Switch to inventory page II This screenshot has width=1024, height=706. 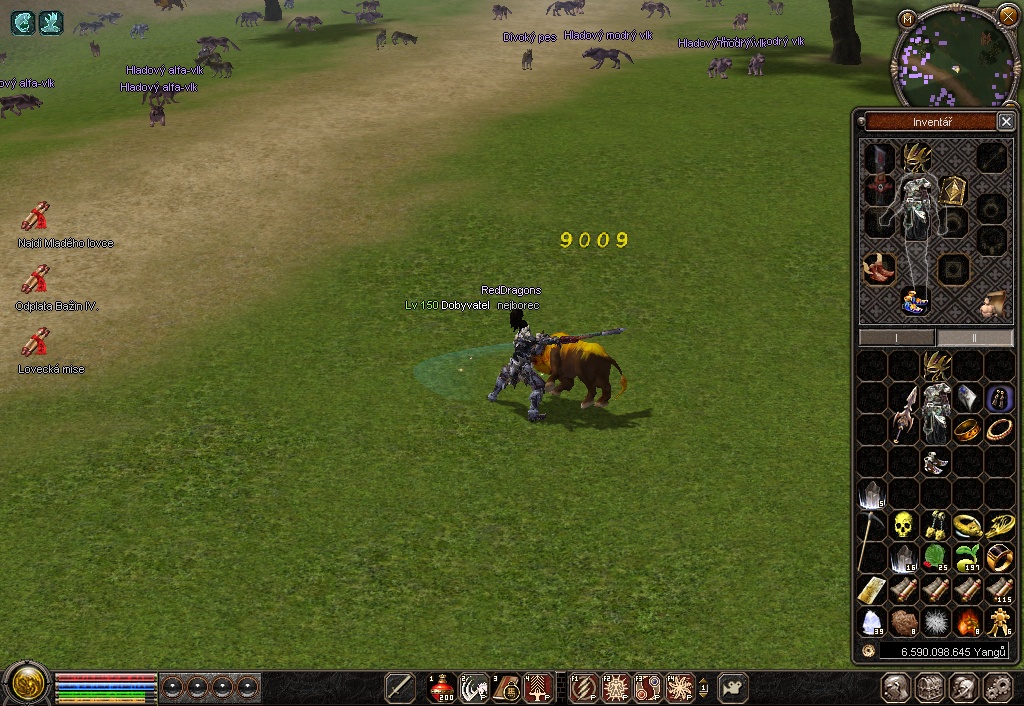pos(974,338)
